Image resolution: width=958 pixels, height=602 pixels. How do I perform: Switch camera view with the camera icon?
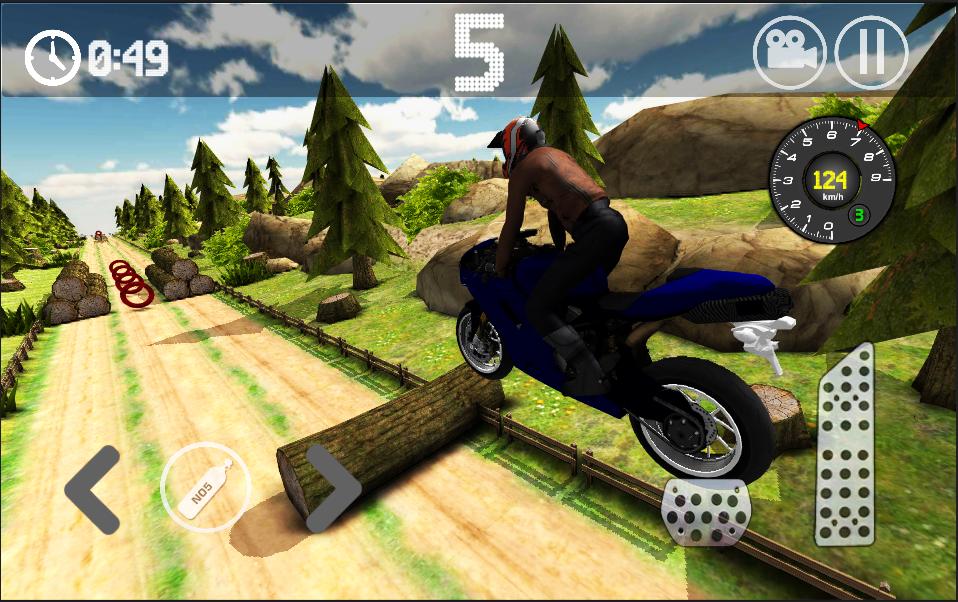tap(790, 52)
